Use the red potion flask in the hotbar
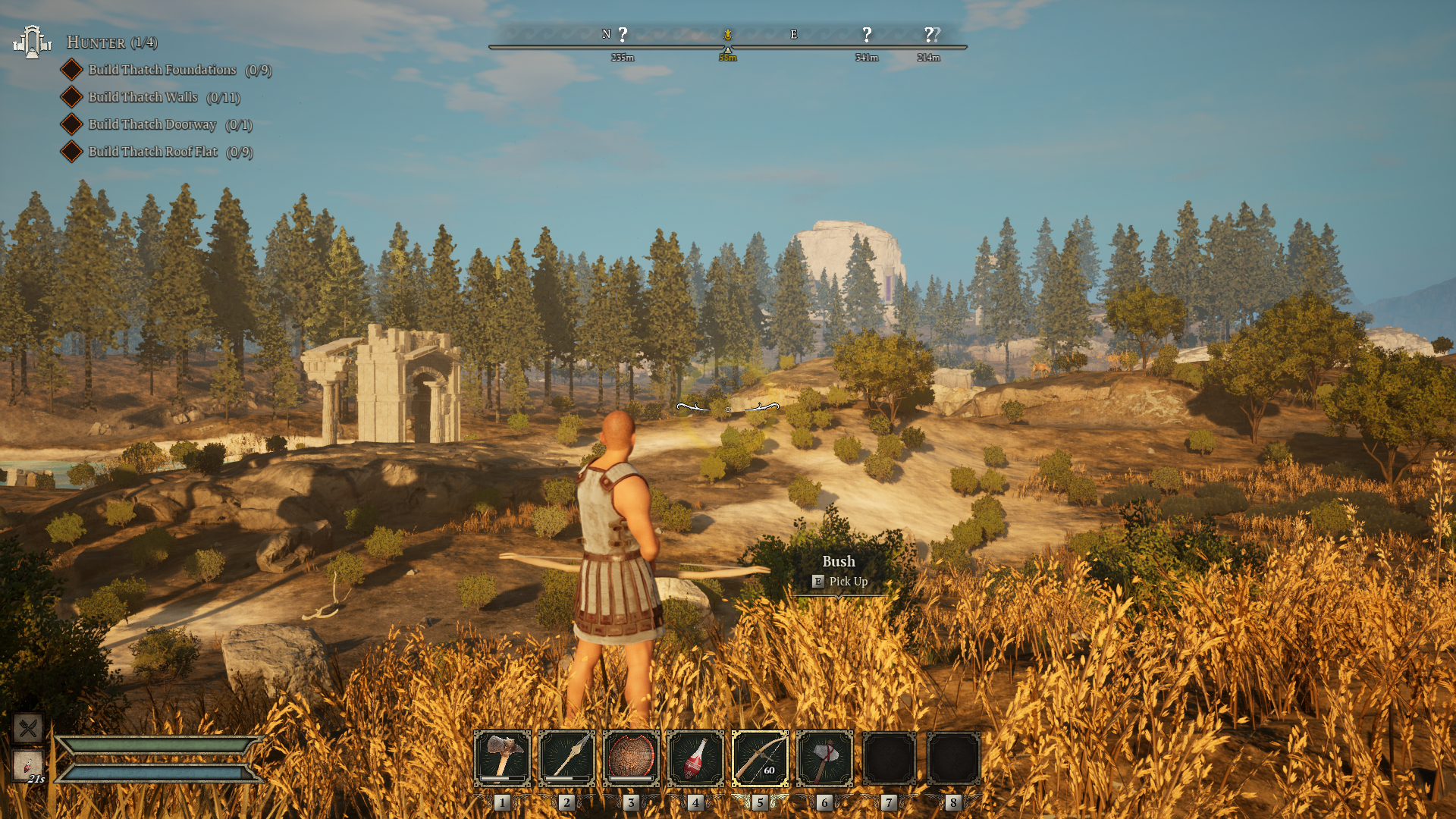Viewport: 1456px width, 819px height. pos(695,758)
